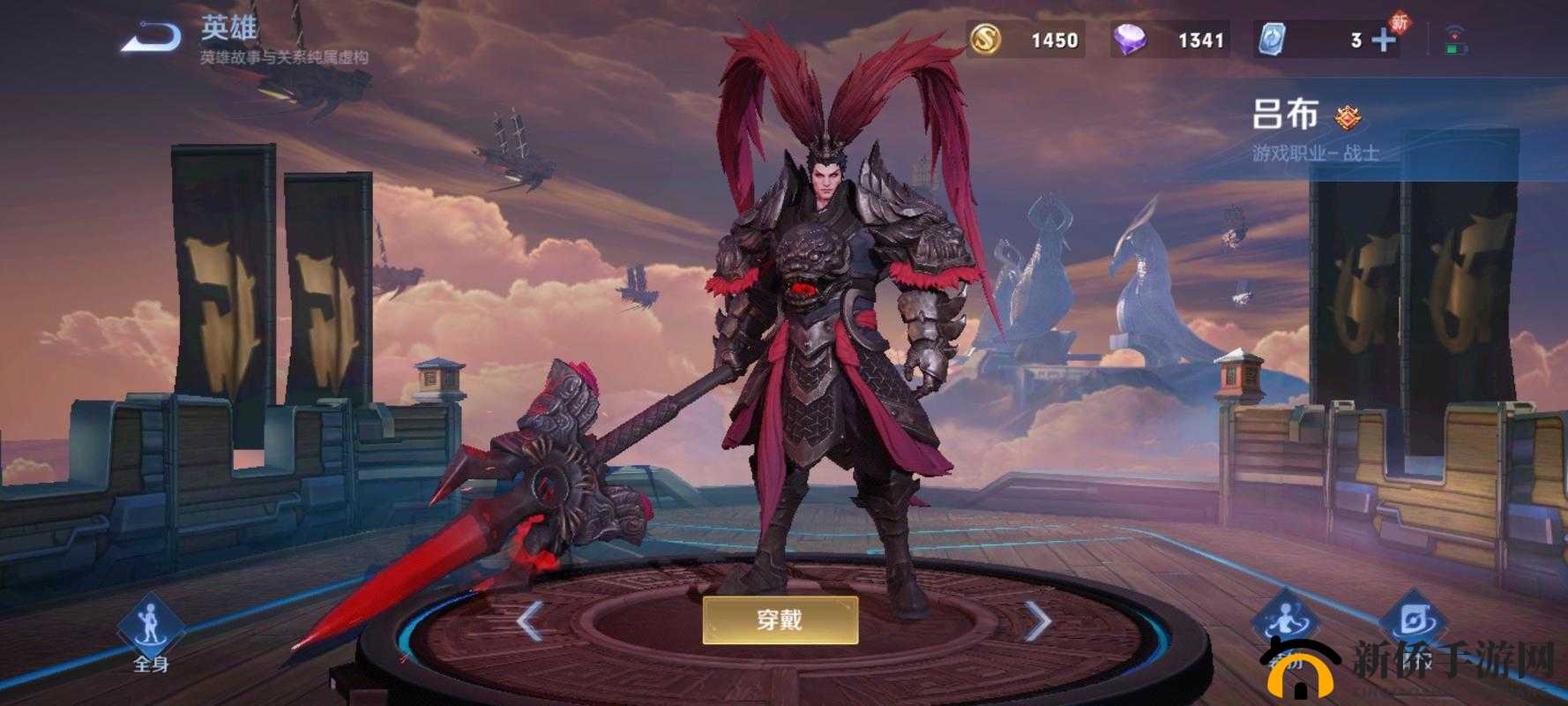This screenshot has width=1568, height=706.
Task: Expand the currency top-up with the + icon
Action: [1383, 40]
